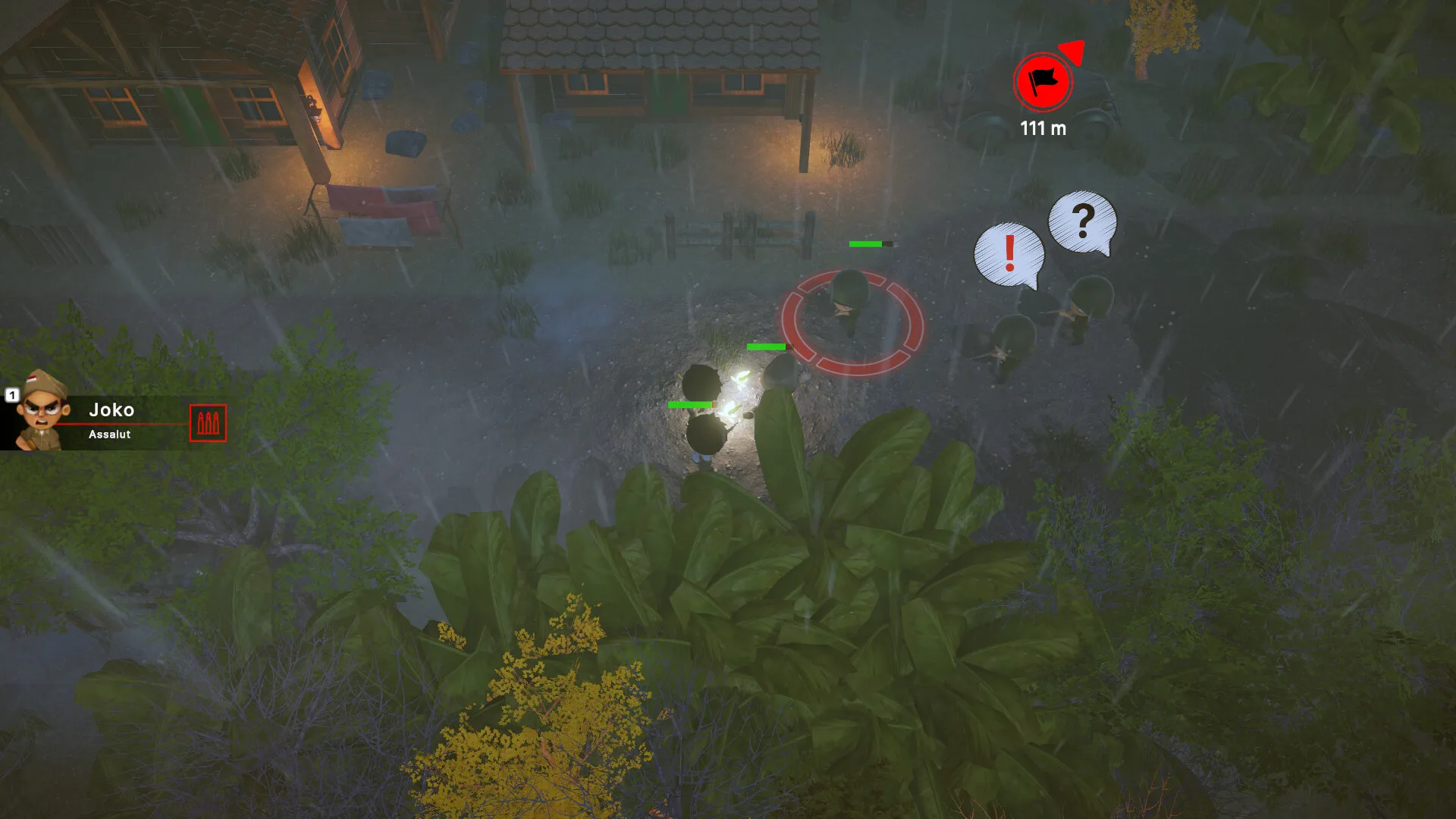Screen dimensions: 1456x819
Task: Click the red flag objective marker
Action: tap(1043, 81)
